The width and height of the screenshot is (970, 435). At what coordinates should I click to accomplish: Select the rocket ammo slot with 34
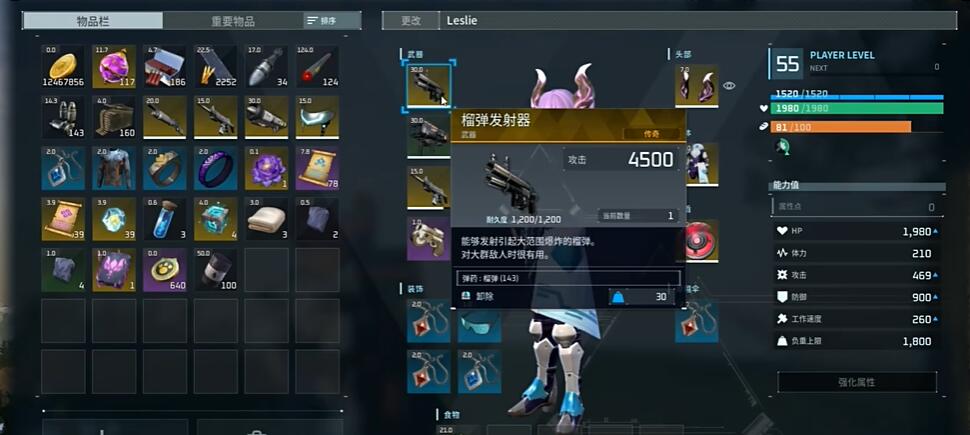coord(266,66)
